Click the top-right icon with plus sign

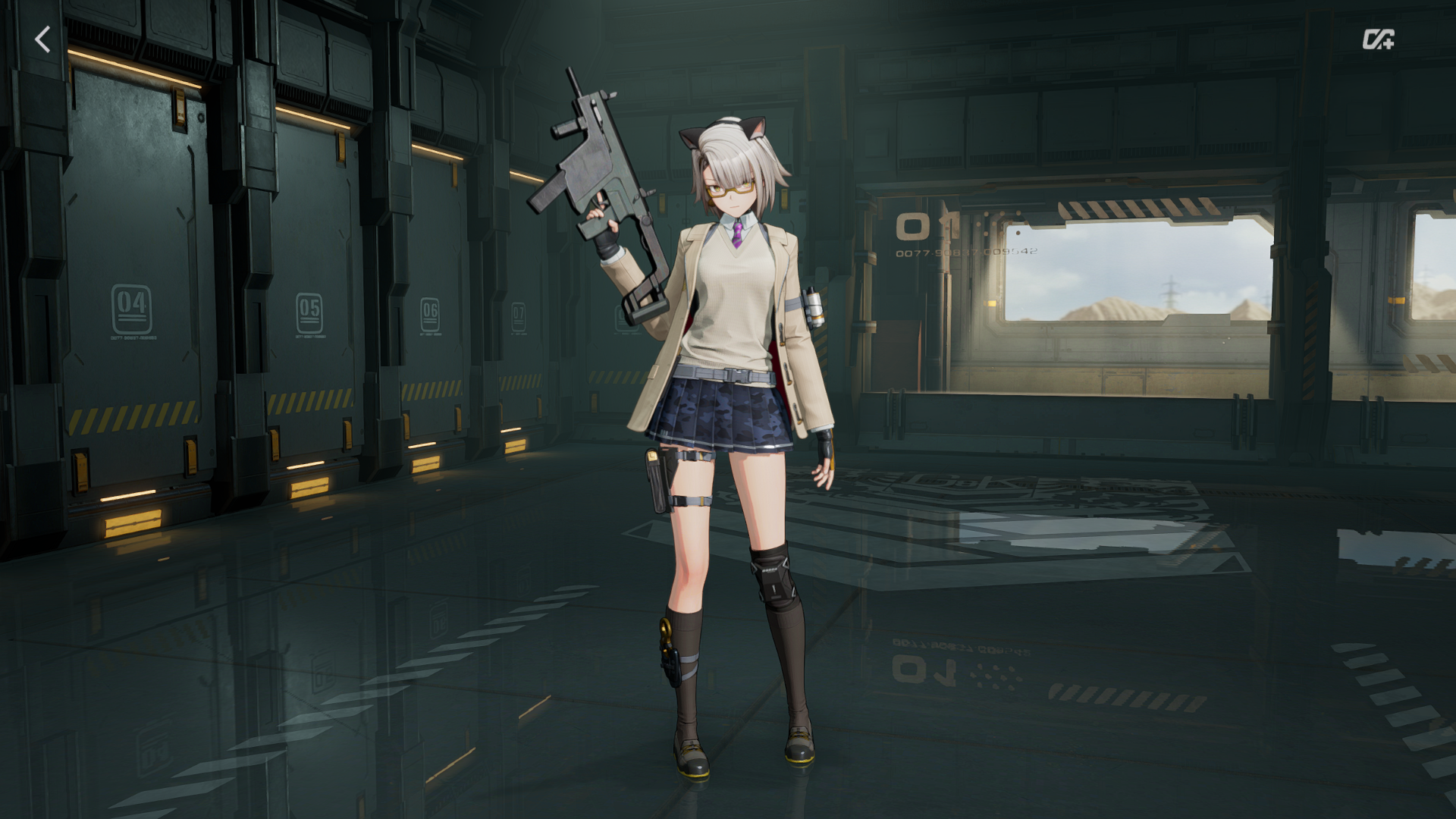click(x=1377, y=39)
